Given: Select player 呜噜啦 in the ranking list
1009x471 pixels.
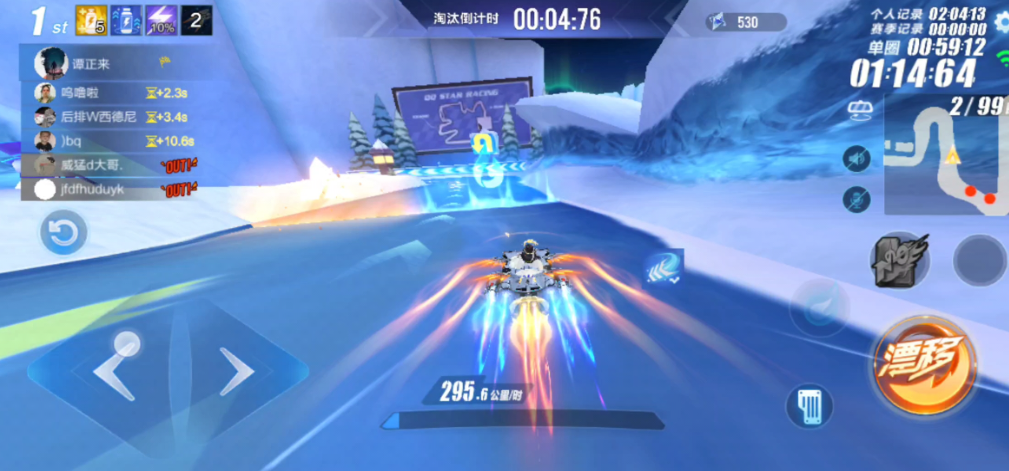Looking at the screenshot, I should tap(80, 93).
